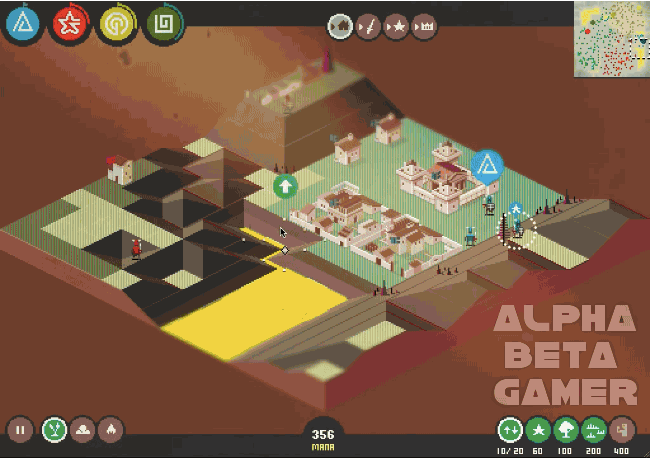Activate the crown command button
The image size is (650, 458).
(x=424, y=24)
